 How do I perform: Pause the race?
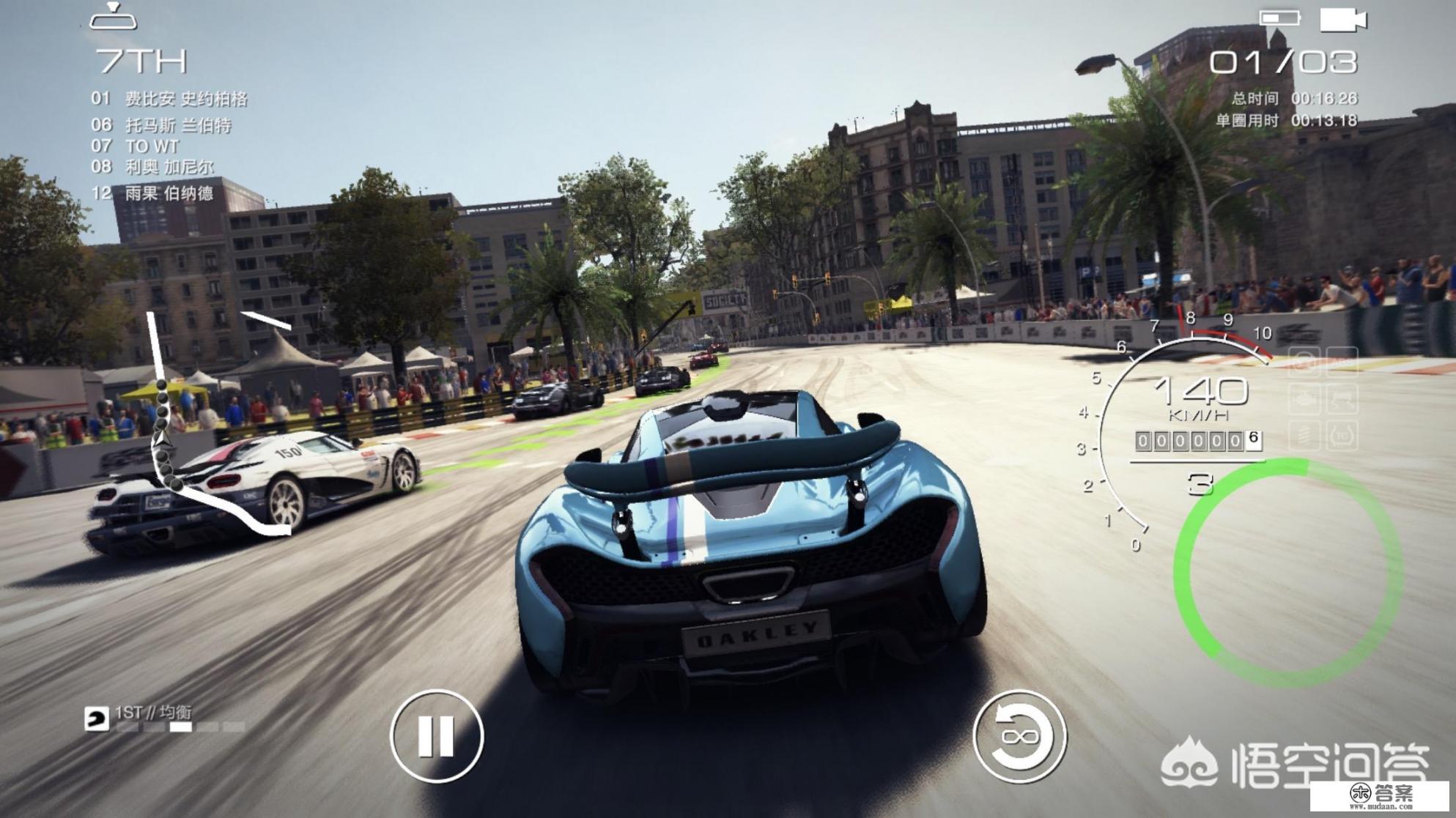437,735
